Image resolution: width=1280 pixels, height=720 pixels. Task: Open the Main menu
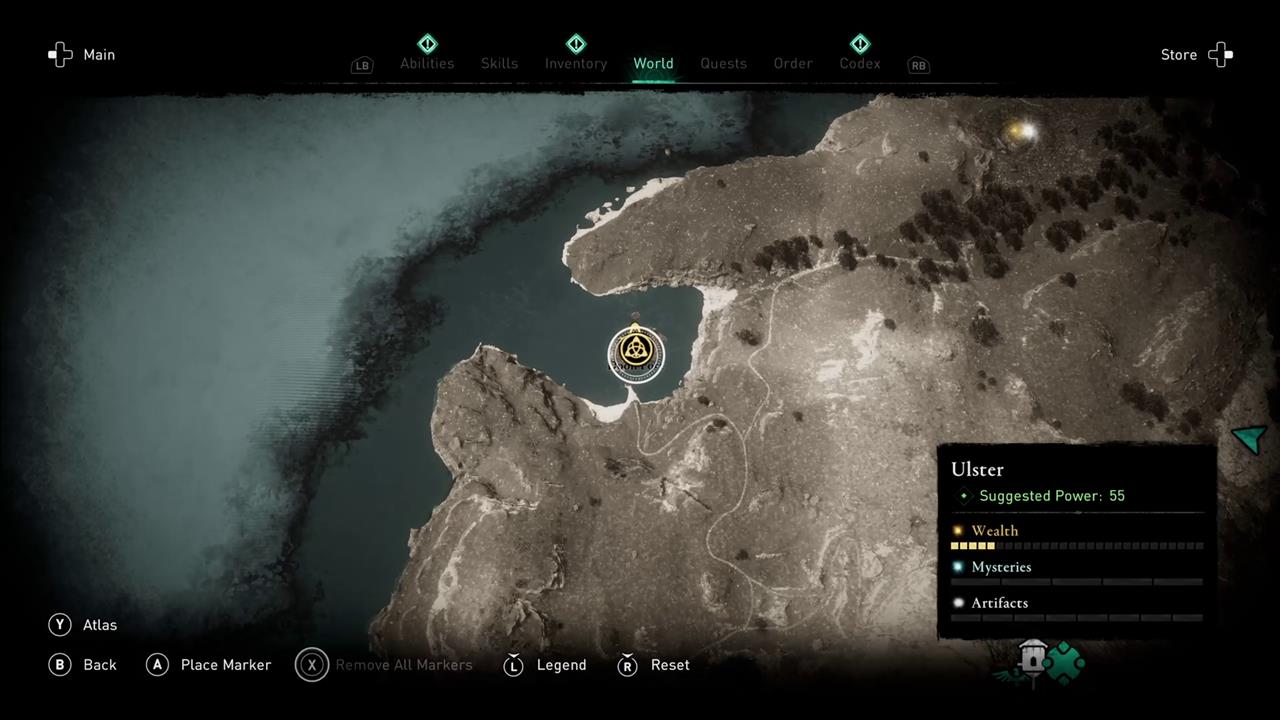coord(83,55)
